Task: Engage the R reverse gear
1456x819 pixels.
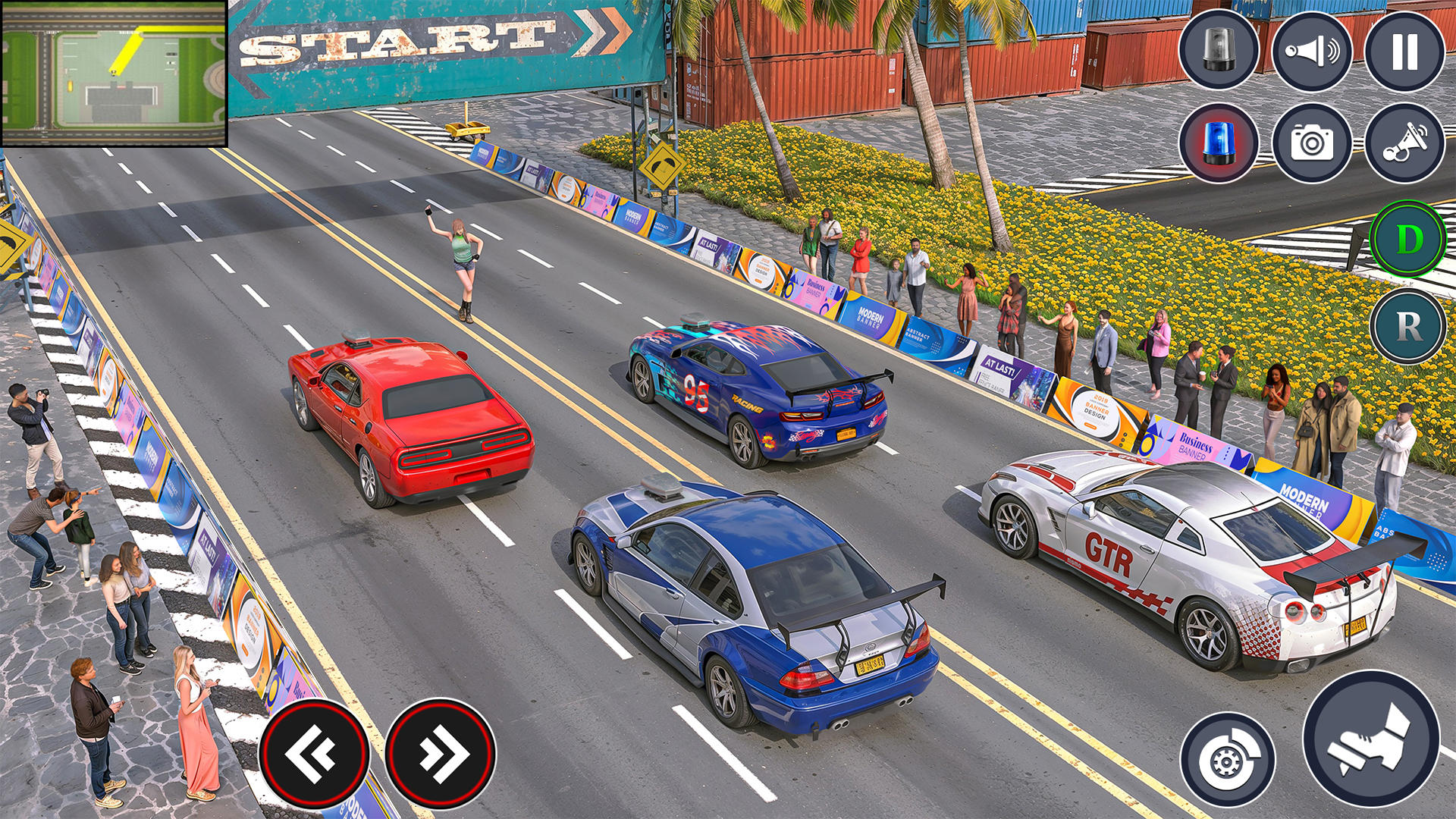Action: tap(1409, 326)
